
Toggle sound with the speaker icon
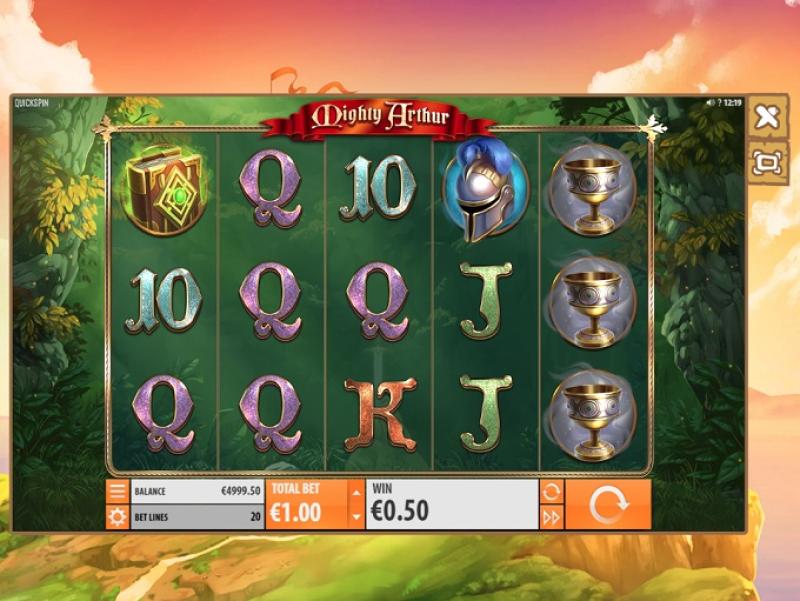pos(710,103)
